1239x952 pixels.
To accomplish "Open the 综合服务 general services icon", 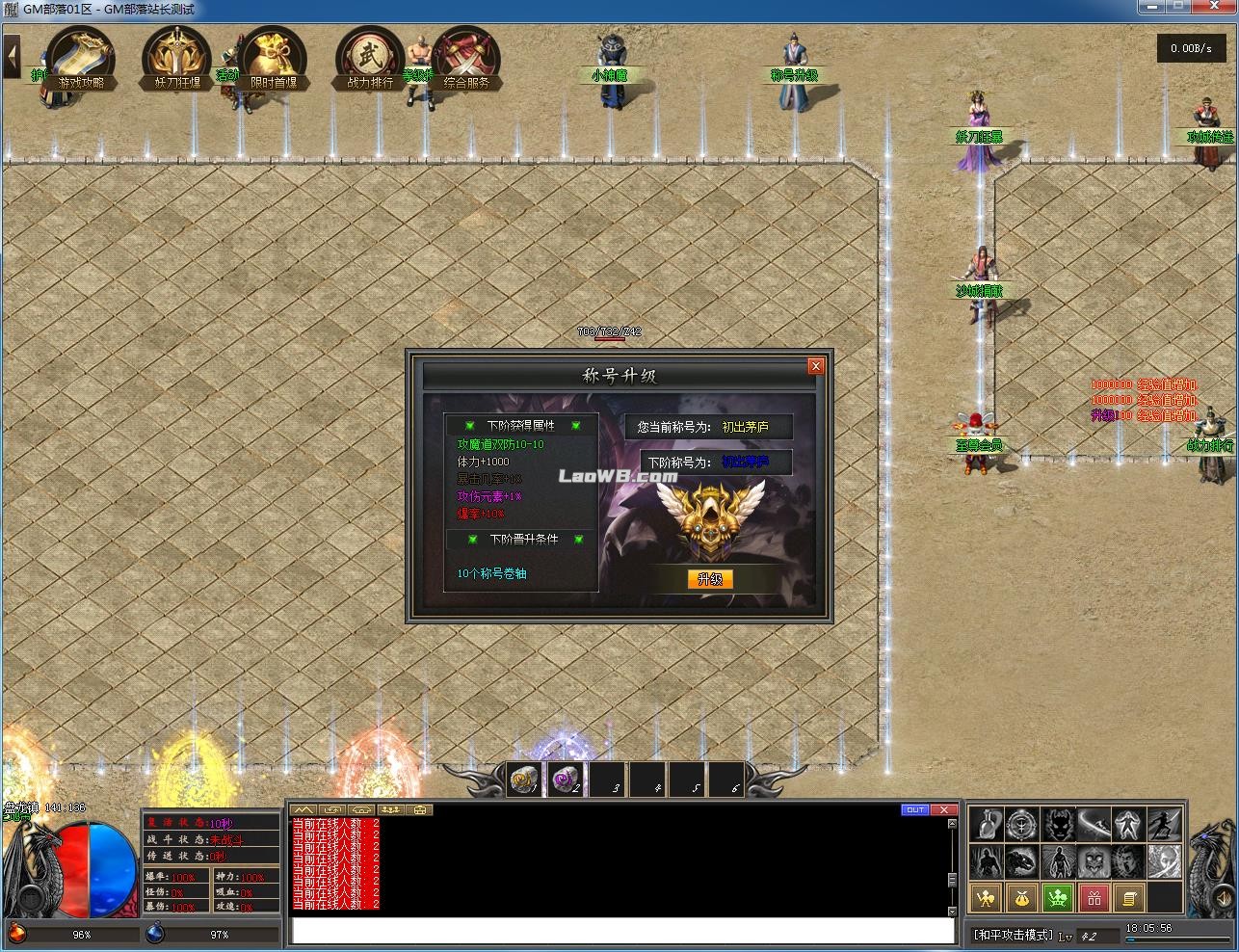I will (x=466, y=58).
